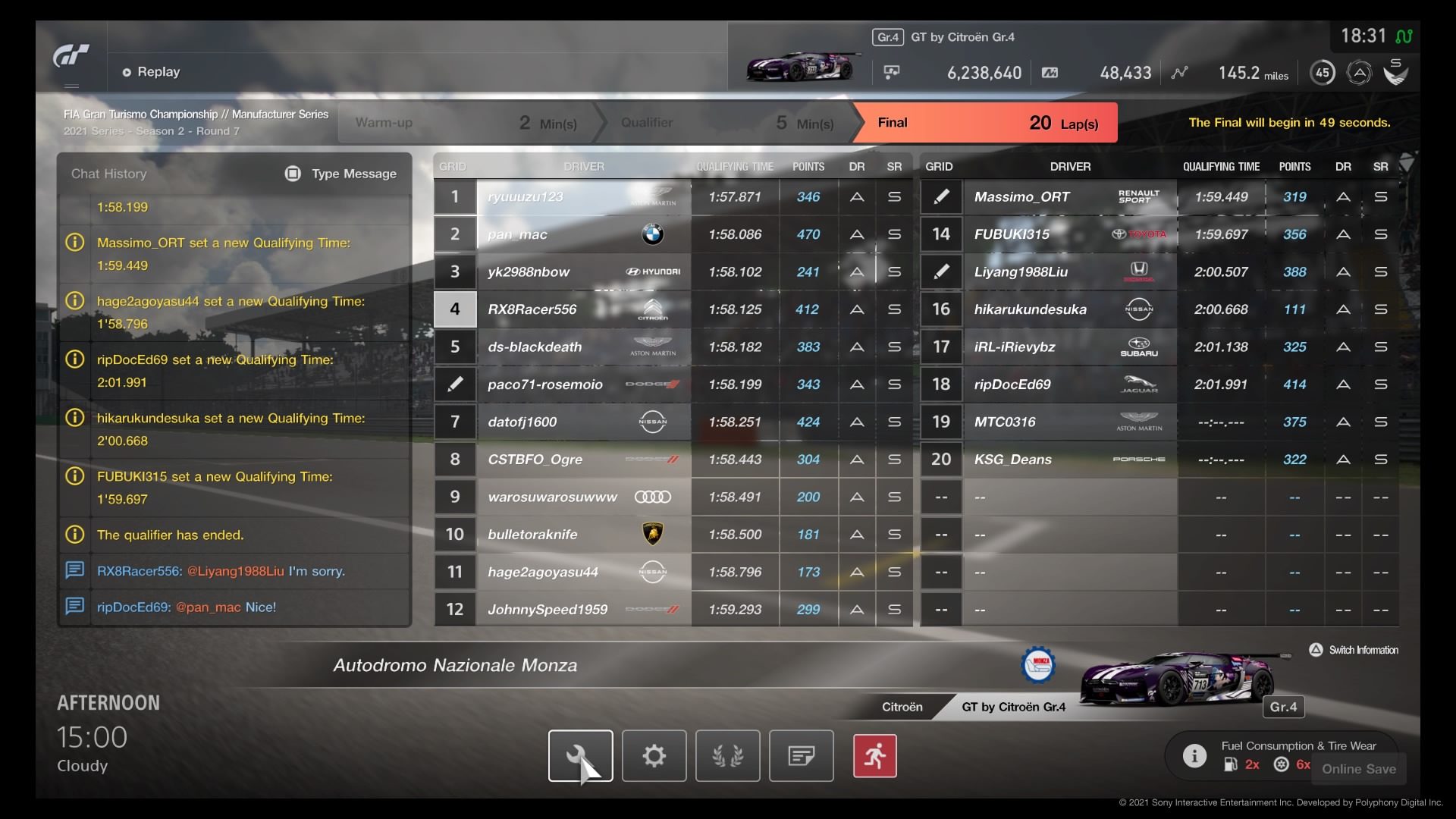Show the laurel wreath rankings button
1456x819 pixels.
point(727,755)
